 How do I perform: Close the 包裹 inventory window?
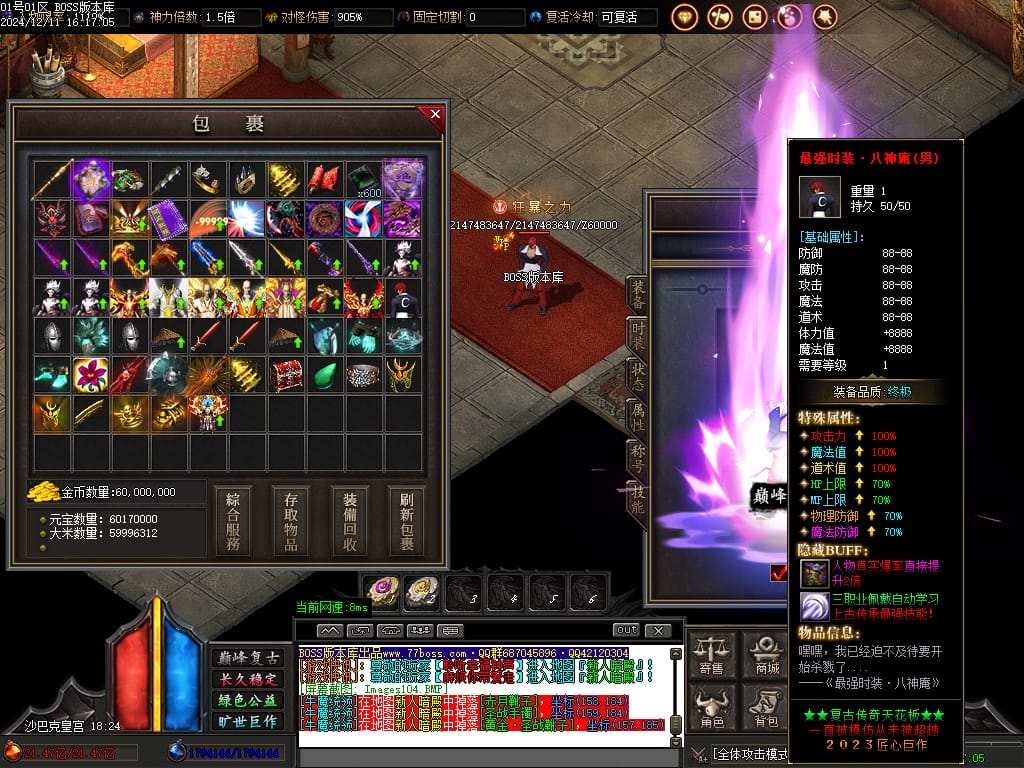pos(435,114)
